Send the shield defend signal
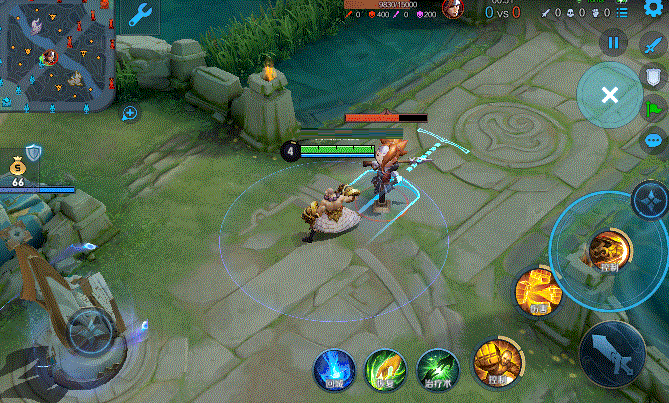669x403 pixels. coord(653,77)
